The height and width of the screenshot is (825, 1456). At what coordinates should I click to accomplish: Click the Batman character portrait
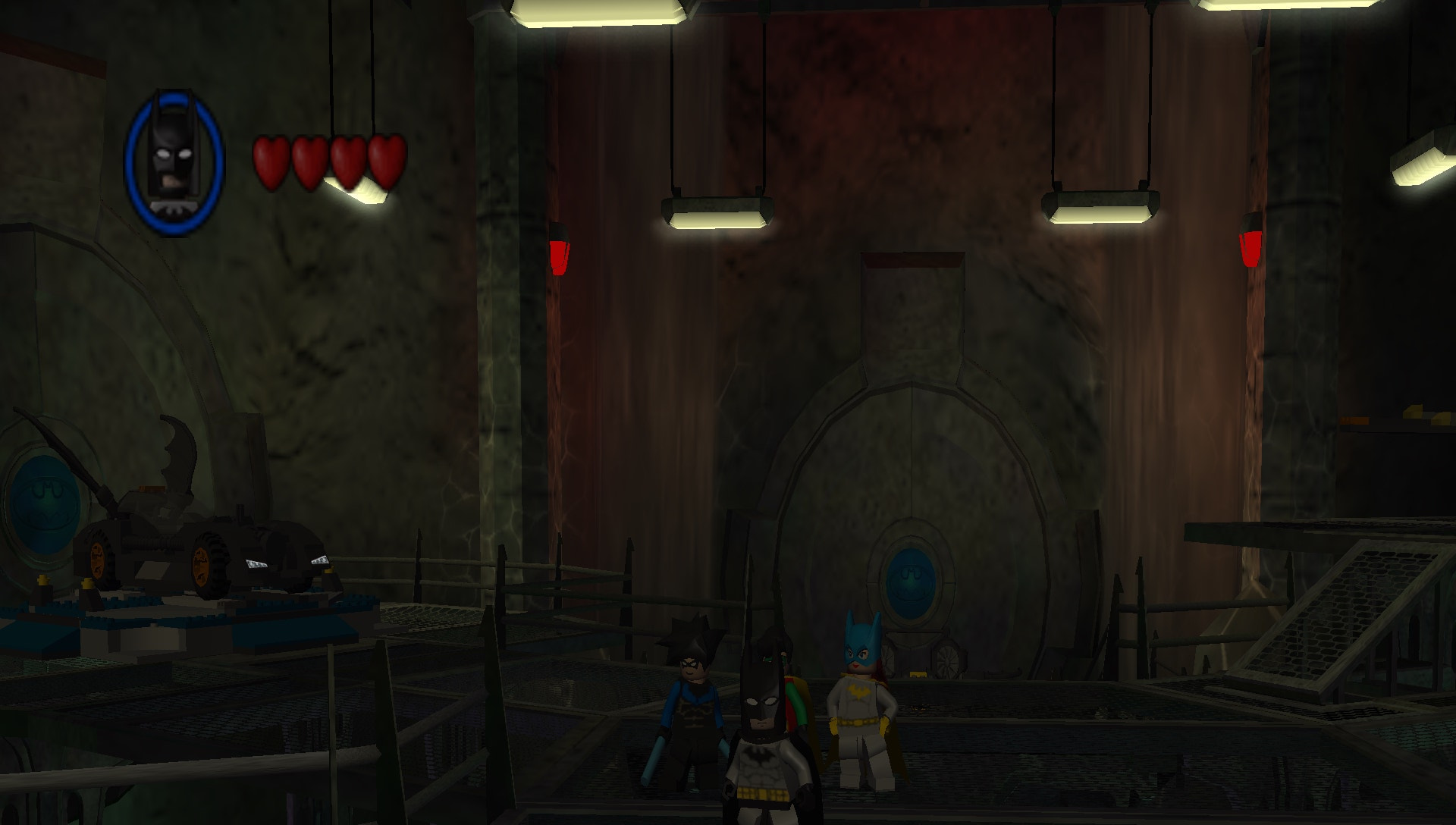point(174,162)
